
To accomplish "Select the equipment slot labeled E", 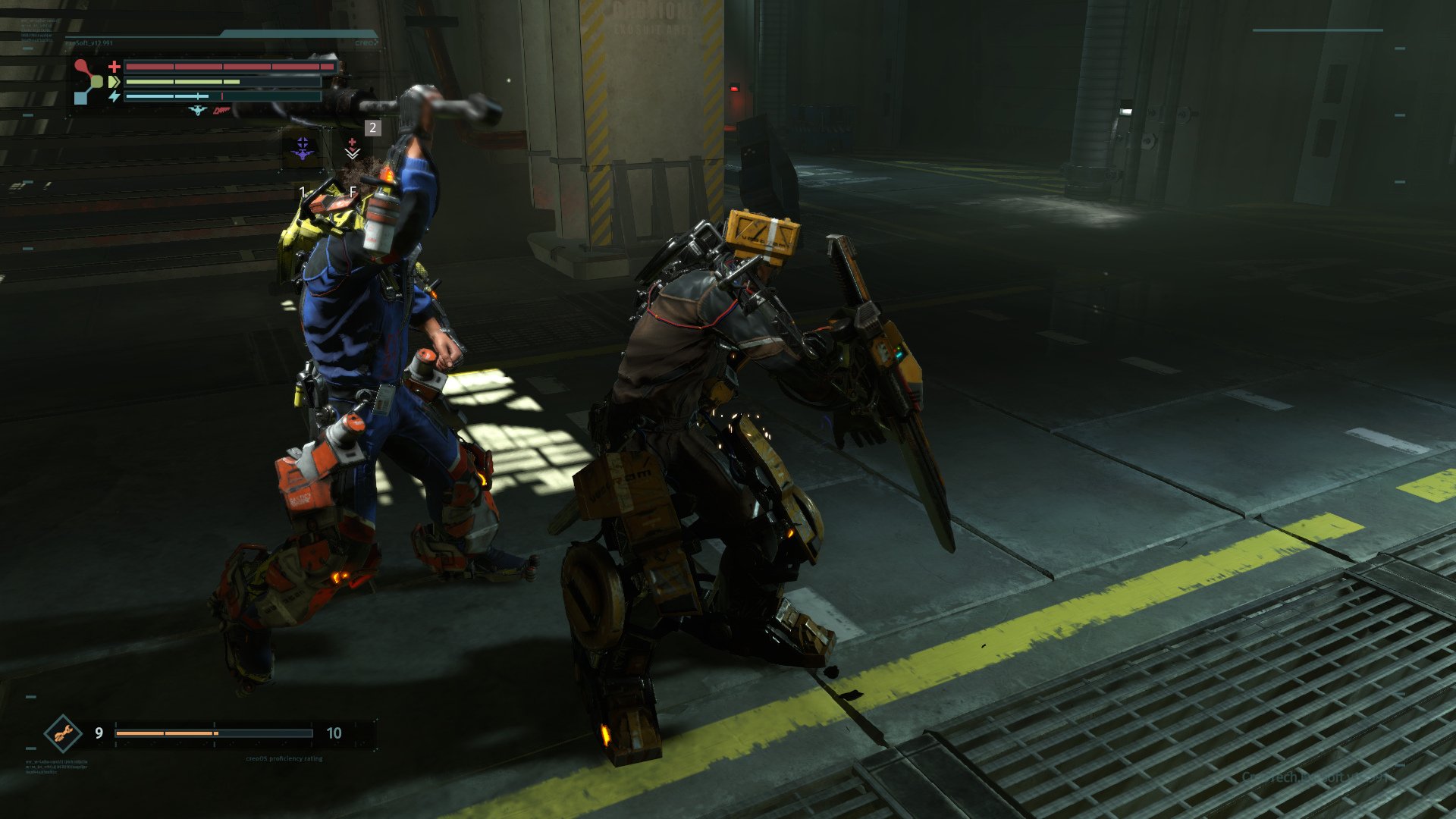I will click(353, 192).
